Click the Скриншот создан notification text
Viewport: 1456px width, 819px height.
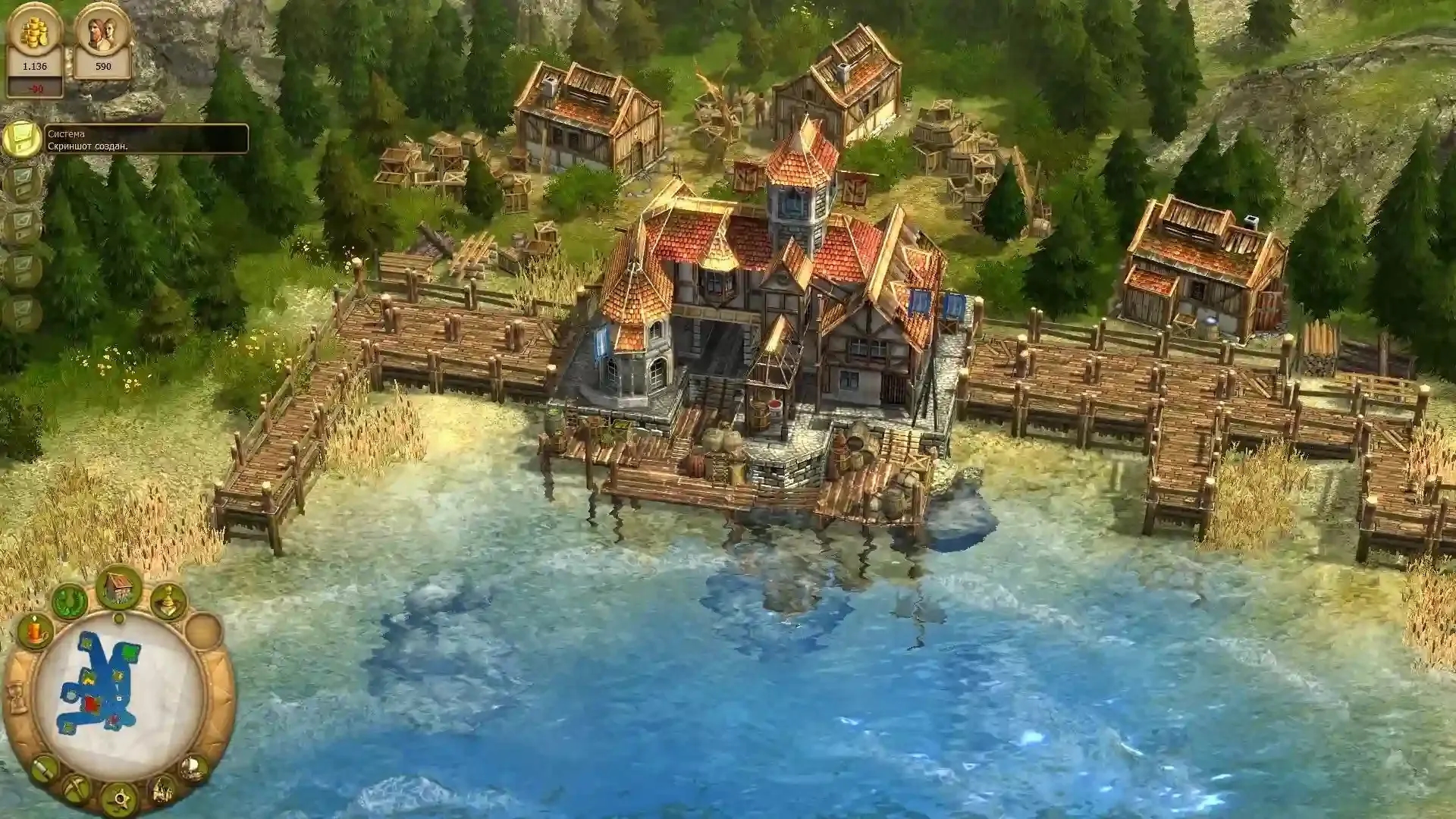[89, 146]
